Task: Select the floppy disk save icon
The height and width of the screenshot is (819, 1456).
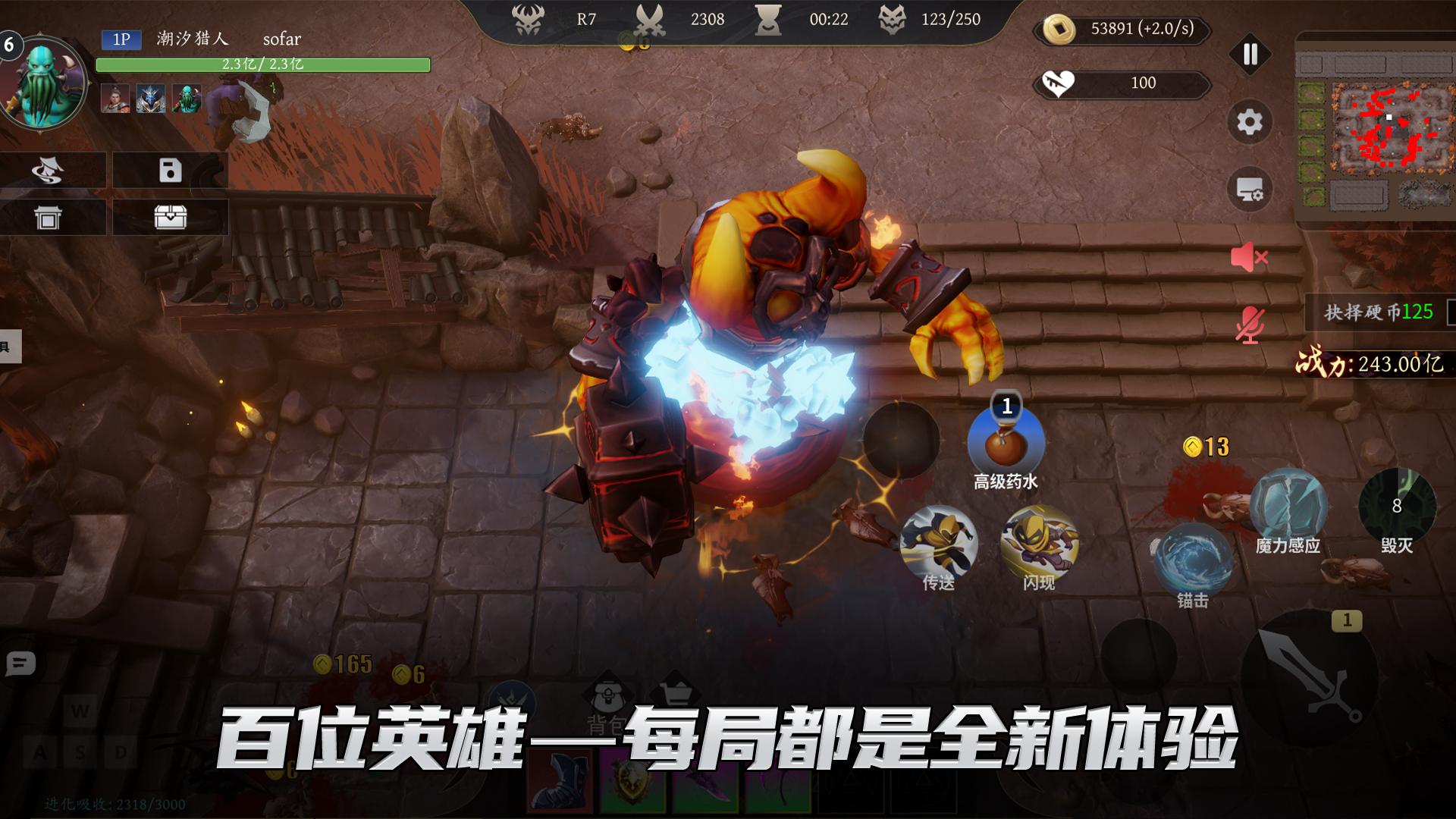Action: tap(171, 171)
